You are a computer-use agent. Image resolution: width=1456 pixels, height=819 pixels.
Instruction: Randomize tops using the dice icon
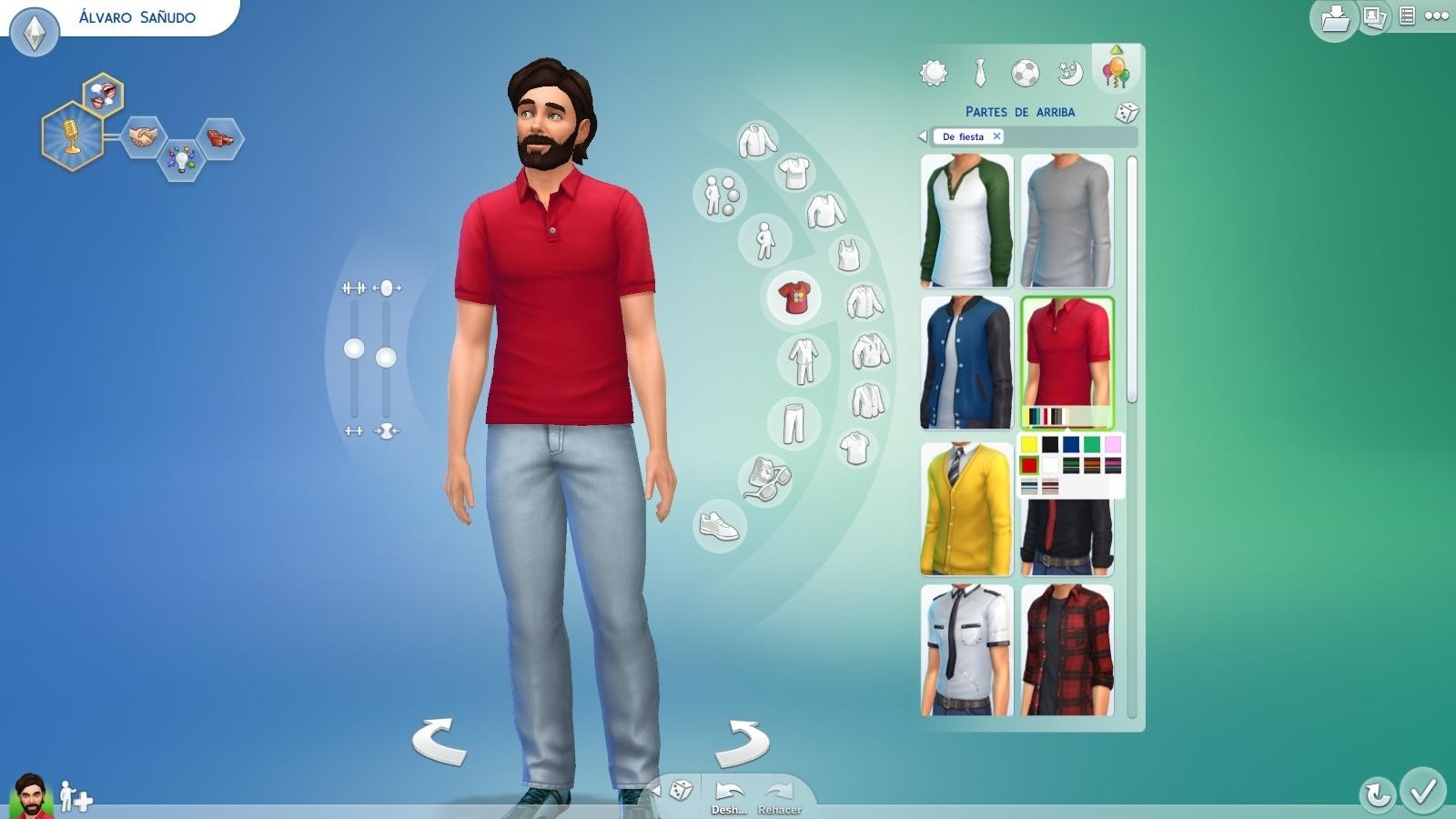point(1126,113)
